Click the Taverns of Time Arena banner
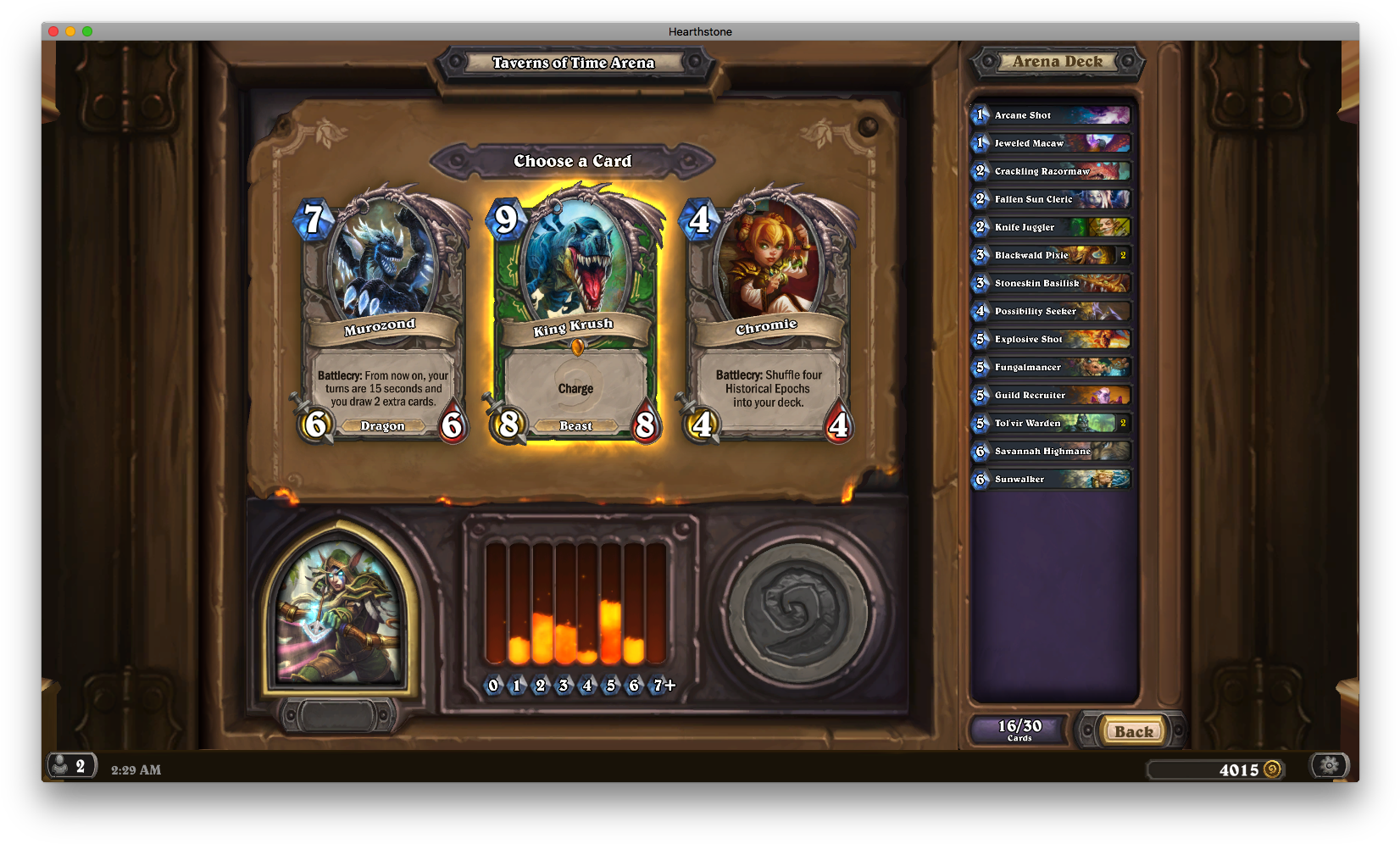 pos(574,63)
